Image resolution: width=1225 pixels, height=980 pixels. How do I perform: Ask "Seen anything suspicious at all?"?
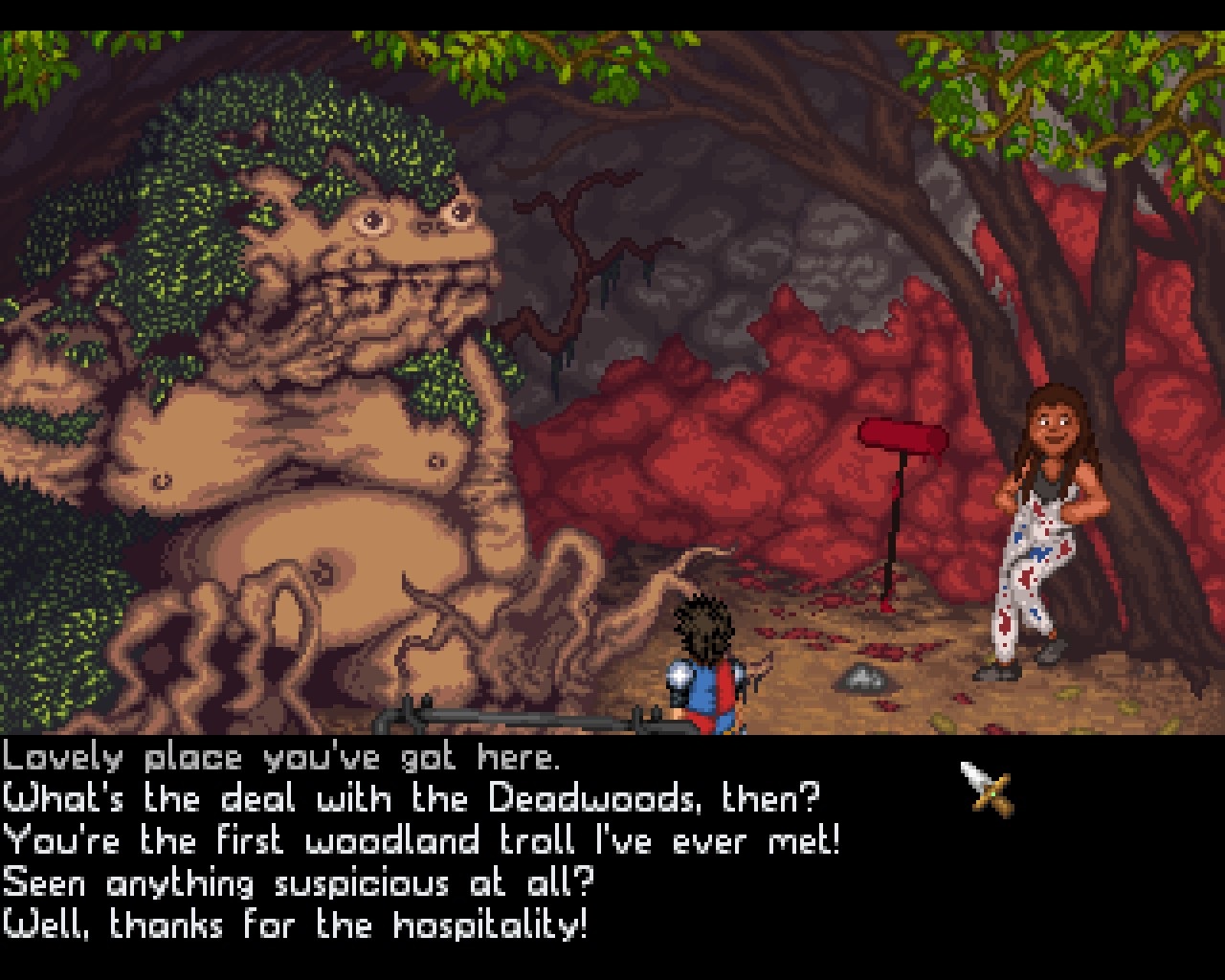pos(299,883)
